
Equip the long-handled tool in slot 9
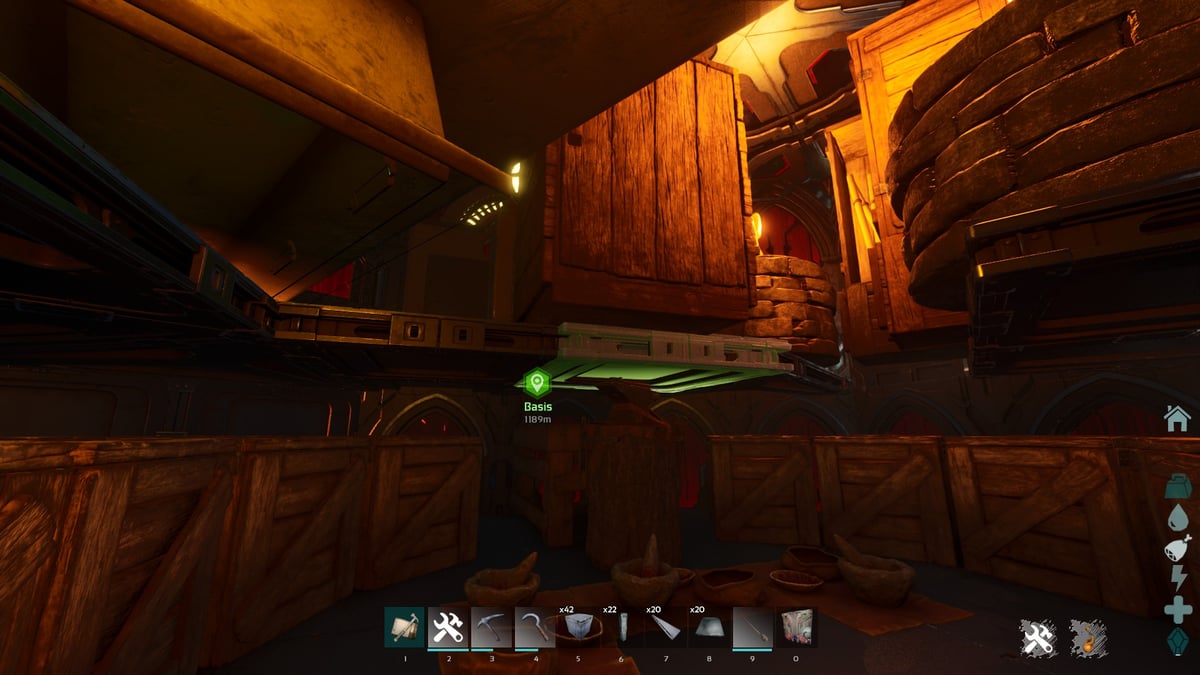point(752,628)
